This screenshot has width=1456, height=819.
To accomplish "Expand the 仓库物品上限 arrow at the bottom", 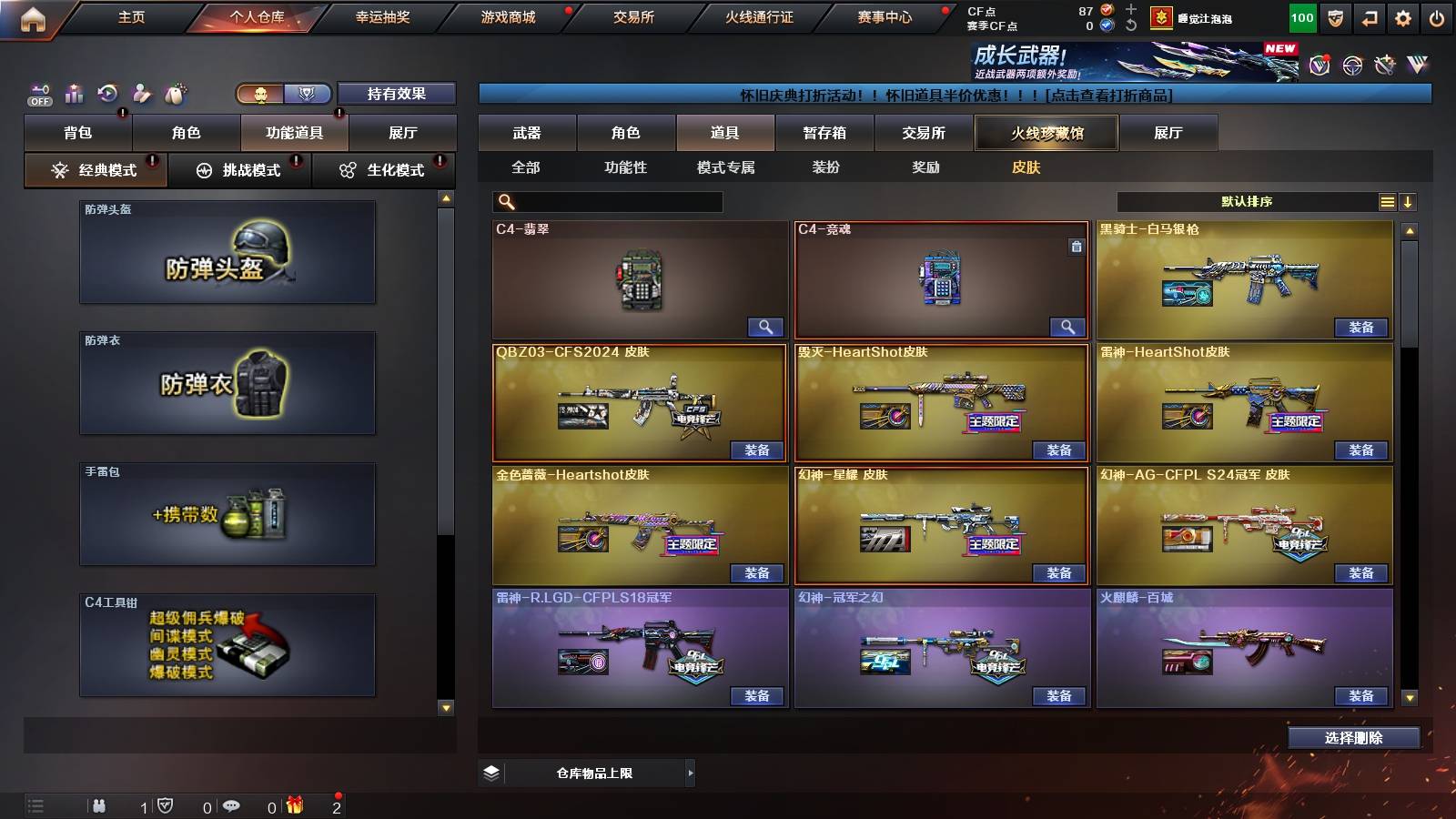I will point(689,772).
